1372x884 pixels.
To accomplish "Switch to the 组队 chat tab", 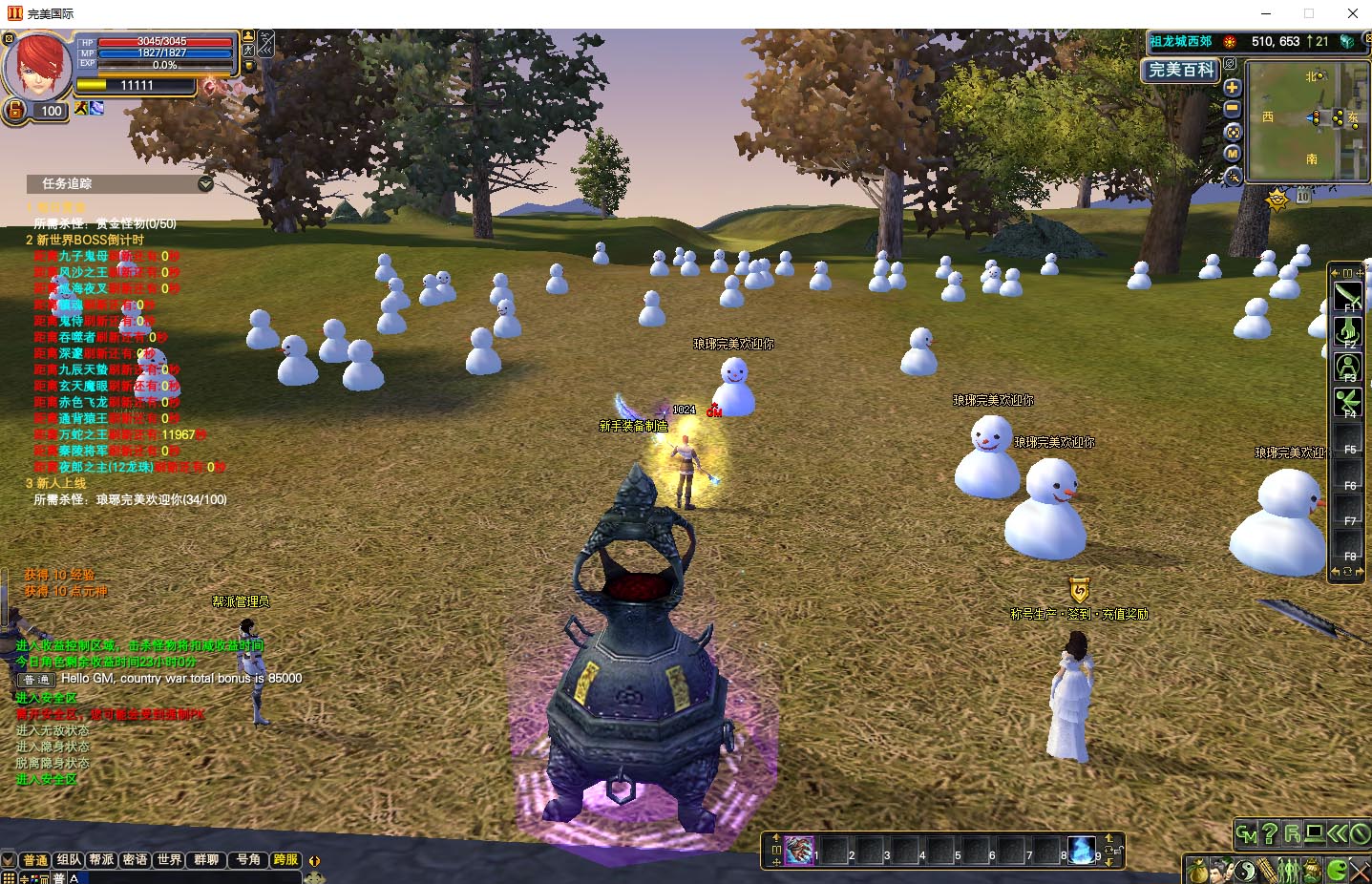I will [x=69, y=860].
